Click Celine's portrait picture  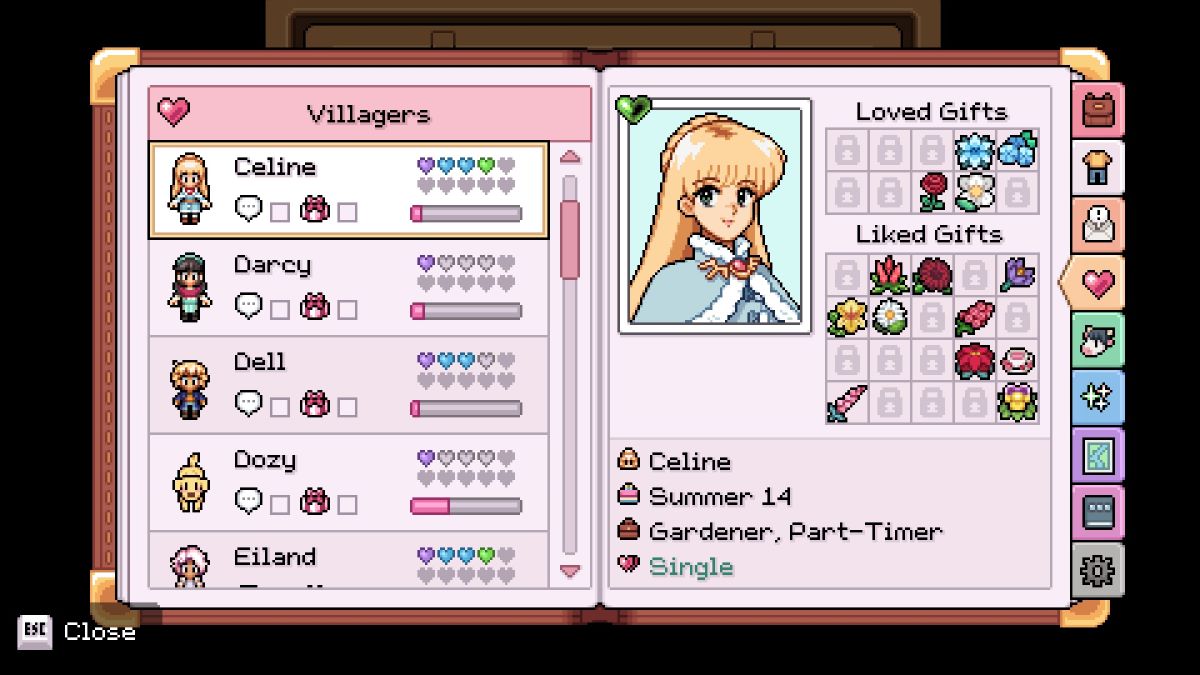pyautogui.click(x=714, y=216)
